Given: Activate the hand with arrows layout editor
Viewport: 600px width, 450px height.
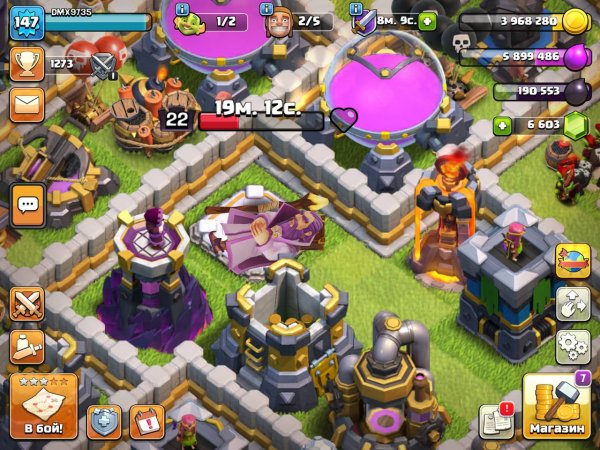Looking at the screenshot, I should (573, 302).
